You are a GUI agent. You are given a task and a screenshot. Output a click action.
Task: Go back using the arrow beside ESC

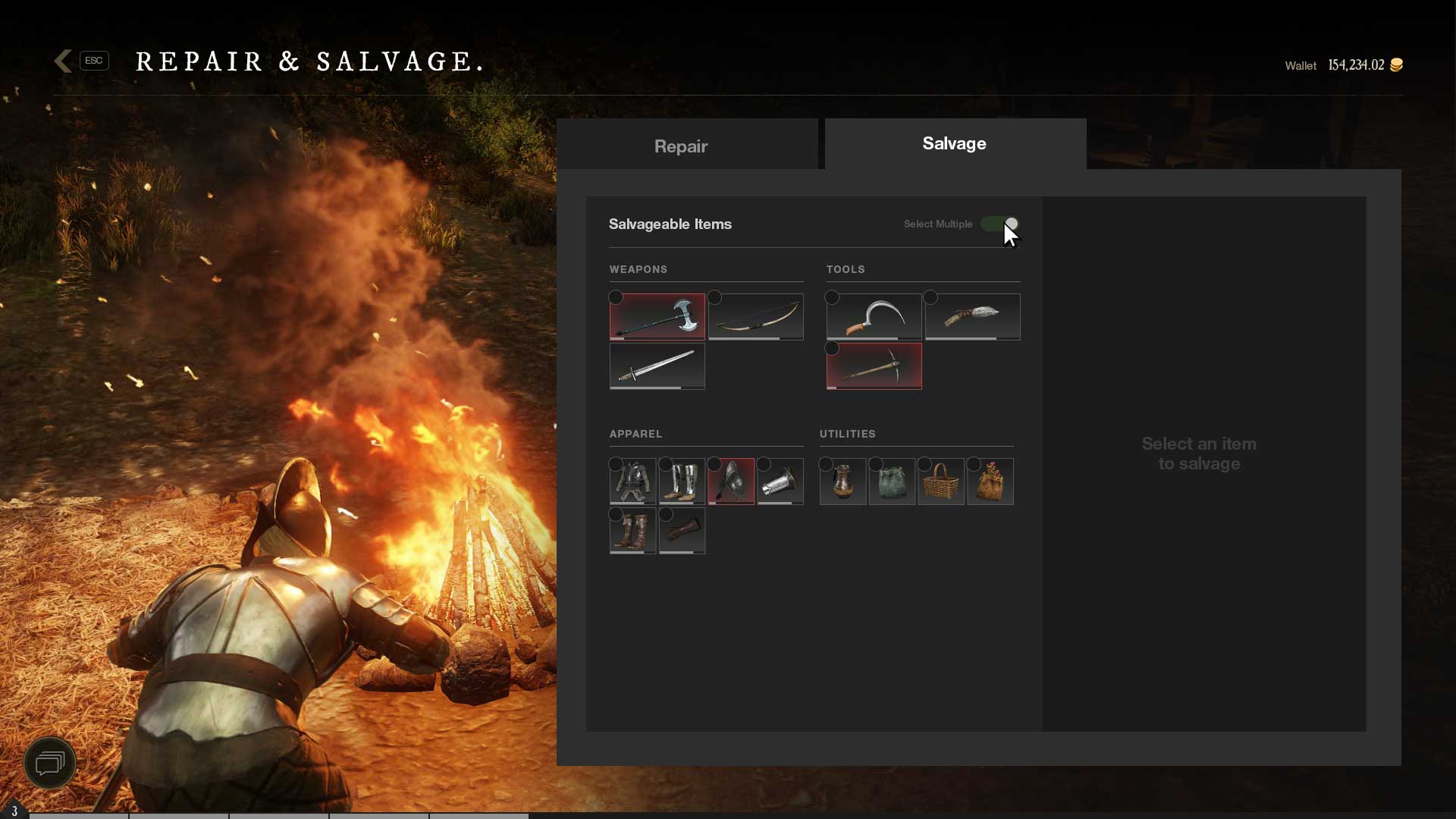pyautogui.click(x=64, y=61)
